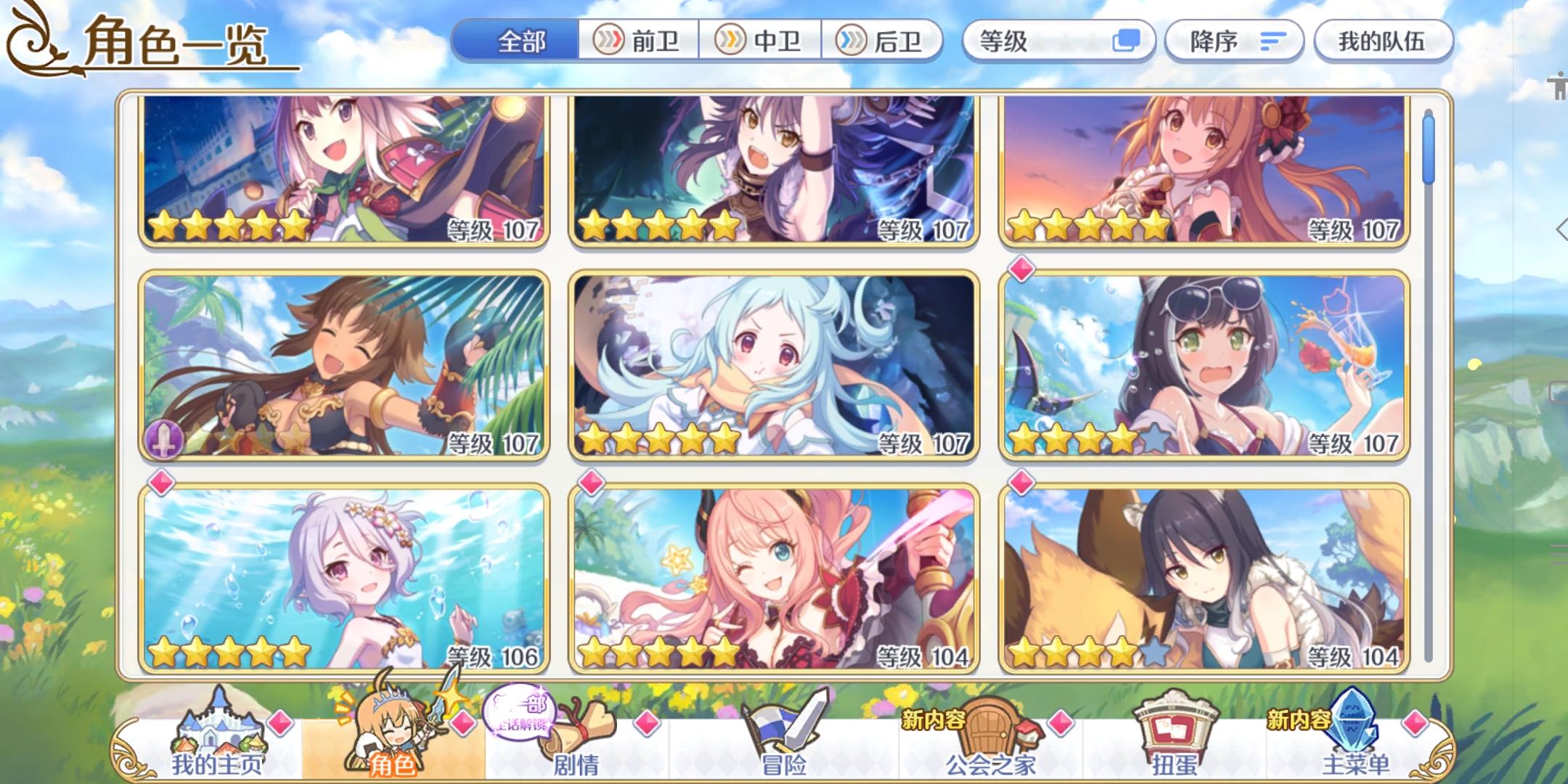Switch to the 前卫 filter tab

pyautogui.click(x=640, y=43)
